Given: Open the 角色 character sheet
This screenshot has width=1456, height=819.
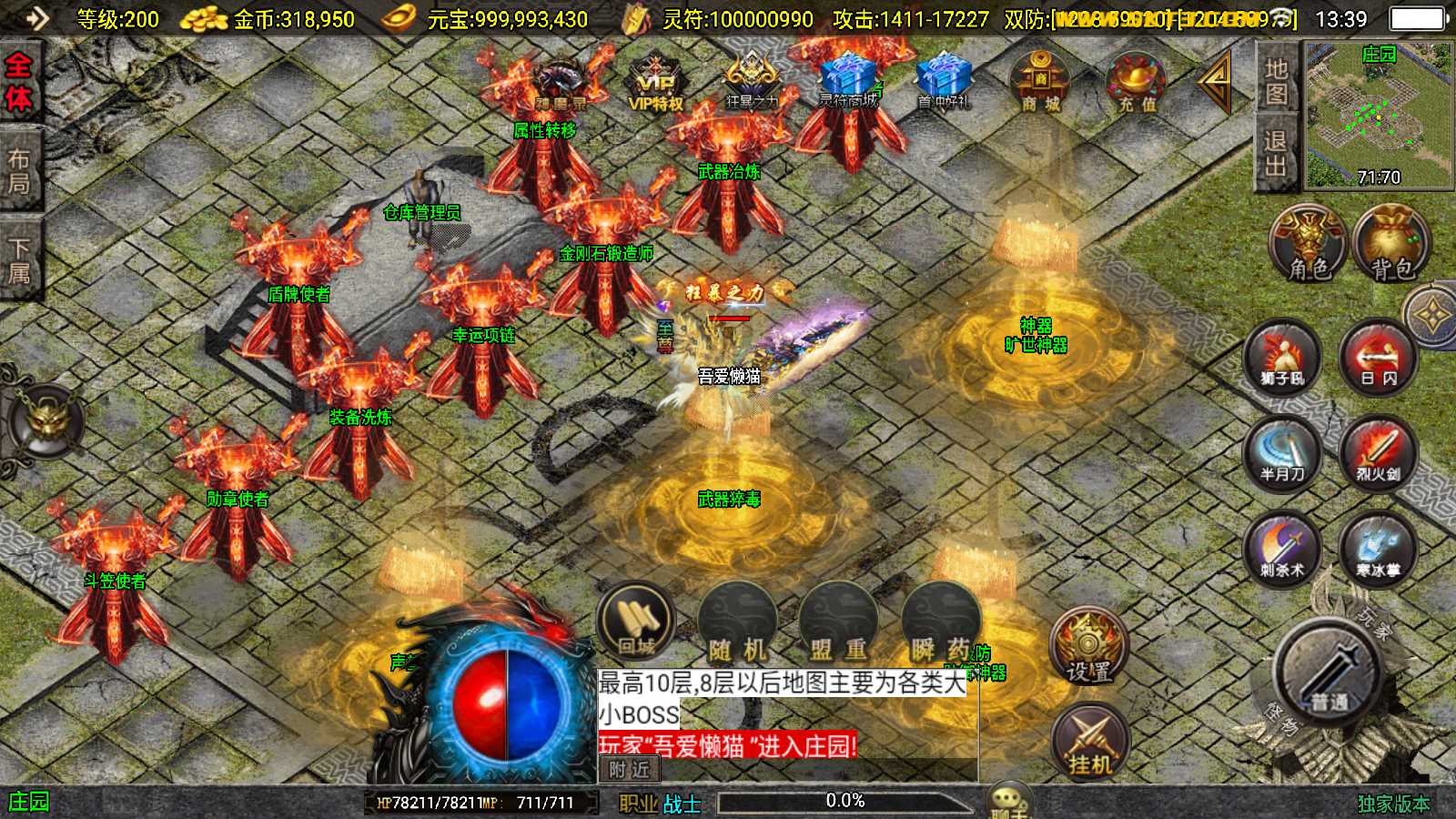Looking at the screenshot, I should tap(1309, 244).
